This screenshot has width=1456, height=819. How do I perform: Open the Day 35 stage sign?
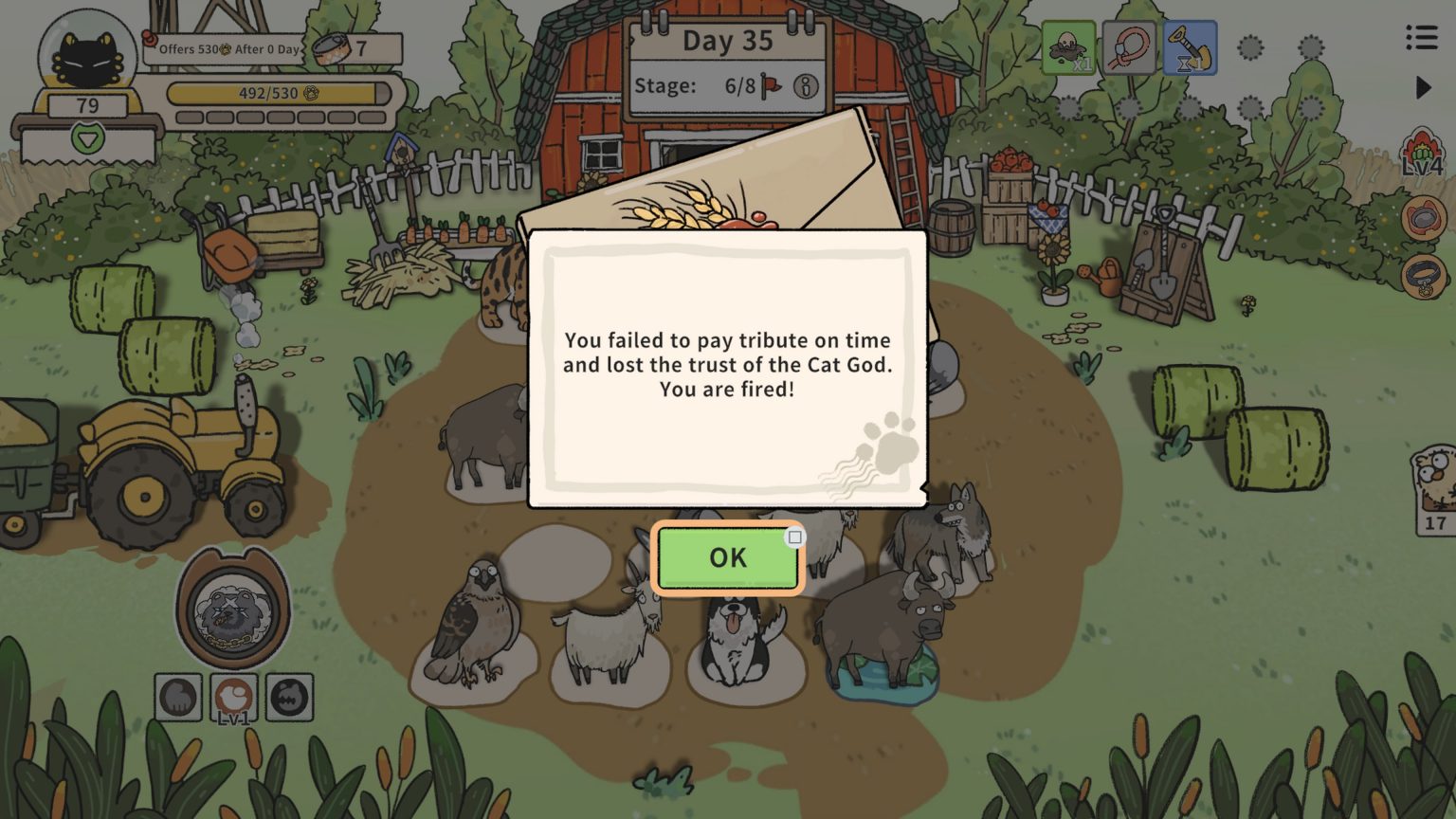[x=728, y=41]
